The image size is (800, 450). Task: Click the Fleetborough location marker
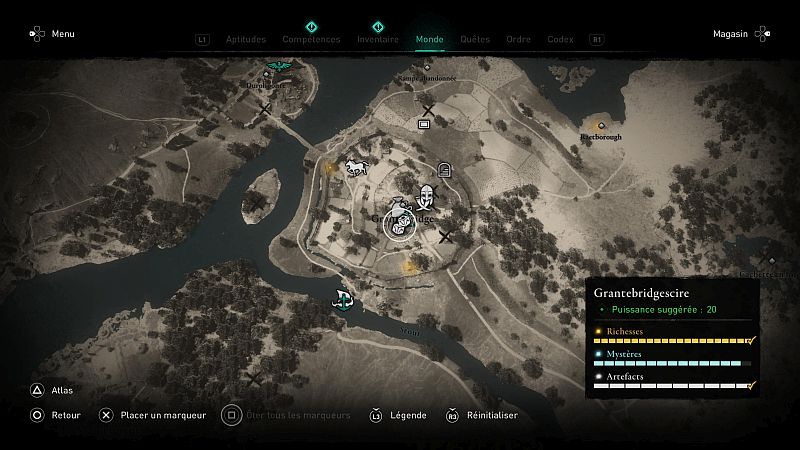(x=601, y=126)
